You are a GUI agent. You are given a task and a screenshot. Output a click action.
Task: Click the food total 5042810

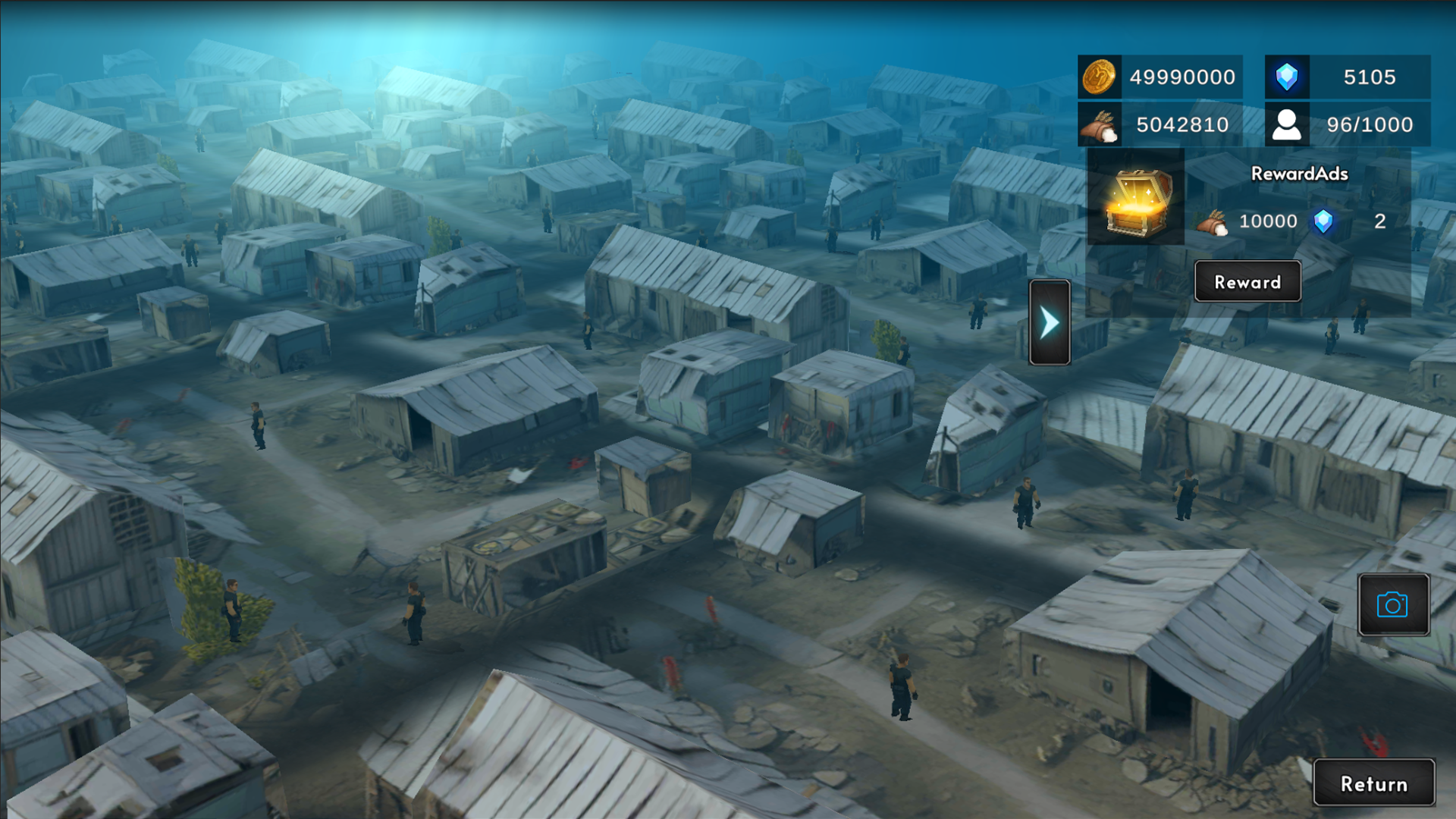(1181, 124)
